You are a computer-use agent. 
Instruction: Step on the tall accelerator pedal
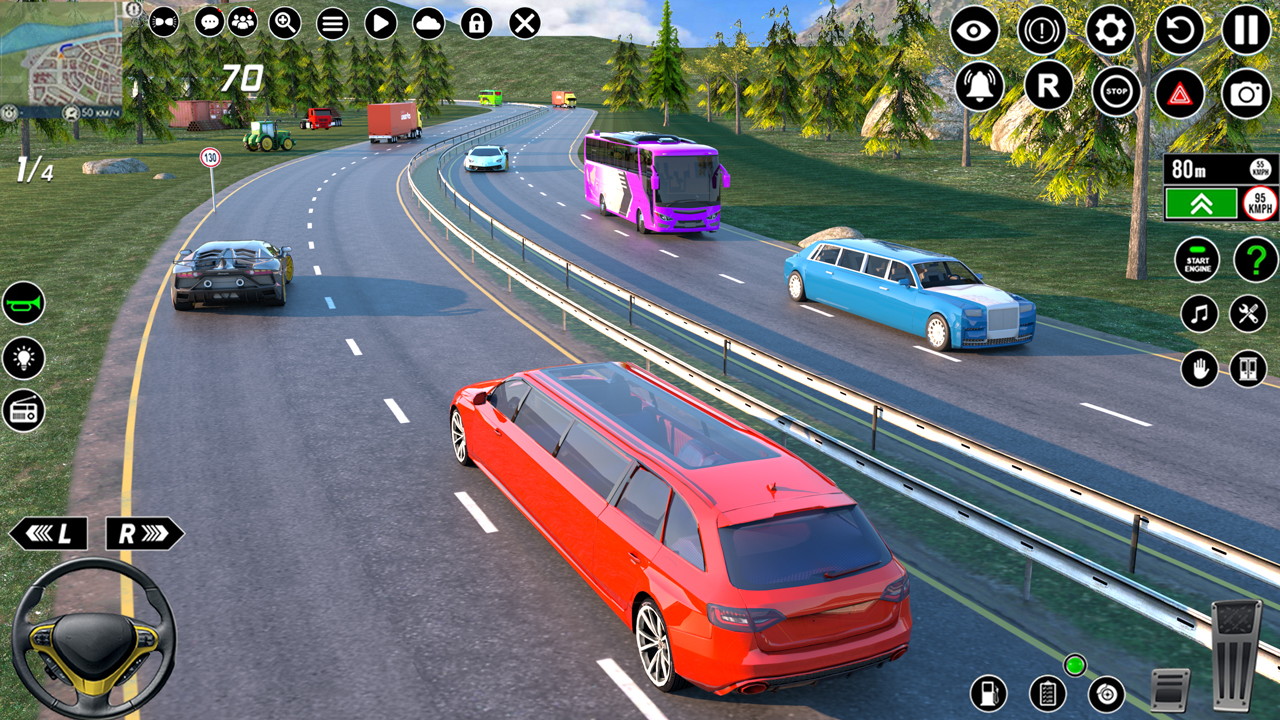tap(1236, 654)
